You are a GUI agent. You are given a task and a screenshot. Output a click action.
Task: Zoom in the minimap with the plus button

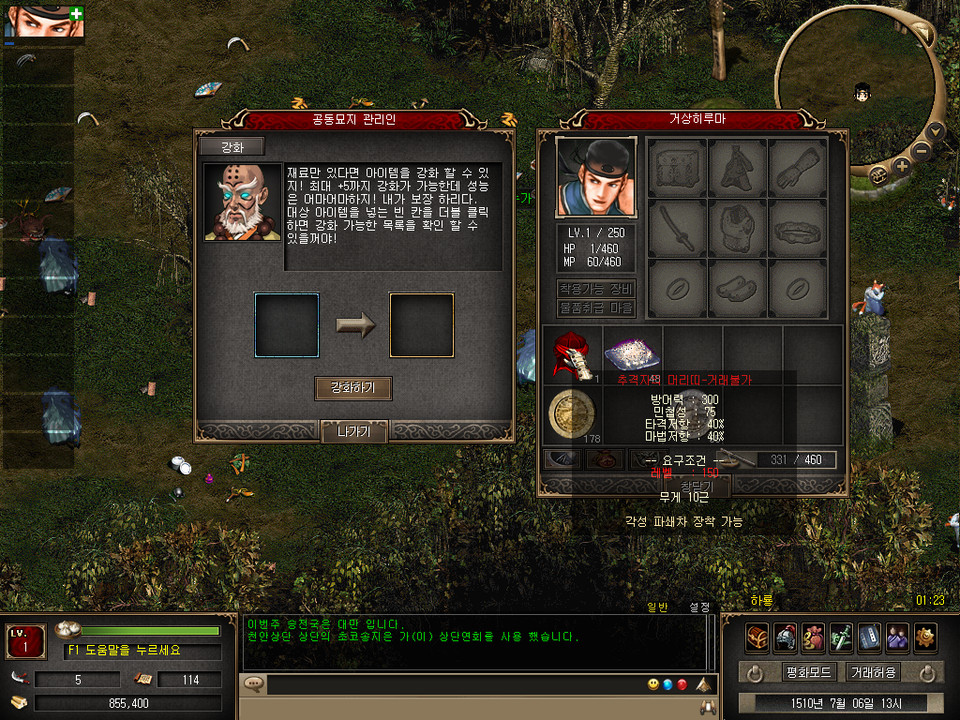[x=902, y=166]
